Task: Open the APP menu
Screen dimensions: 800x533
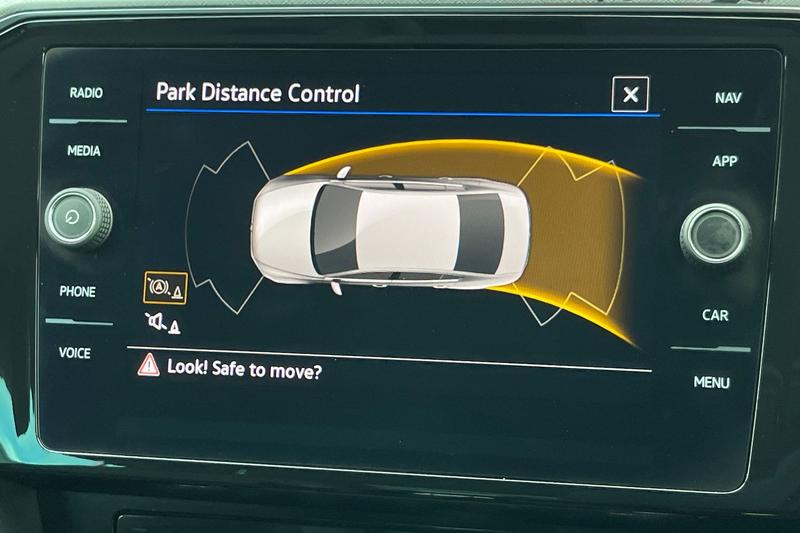Action: [725, 161]
